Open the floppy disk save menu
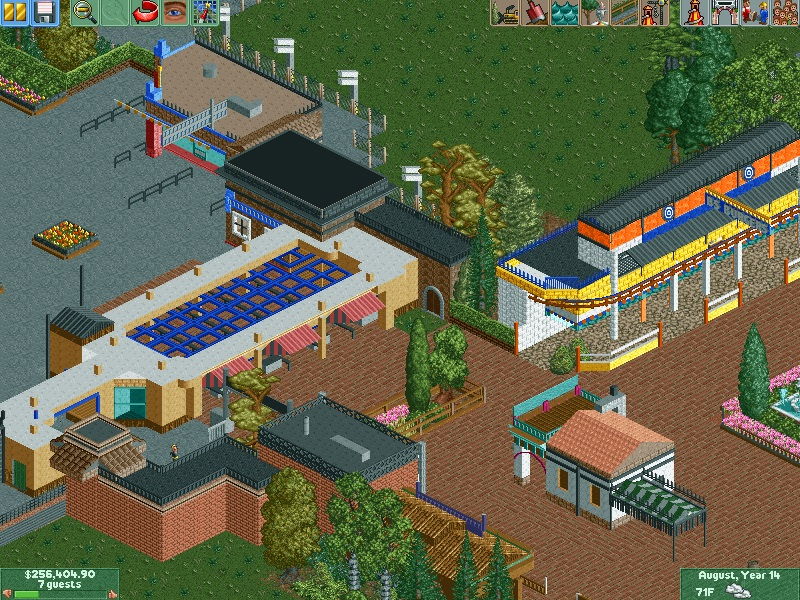The image size is (800, 600). coord(44,12)
